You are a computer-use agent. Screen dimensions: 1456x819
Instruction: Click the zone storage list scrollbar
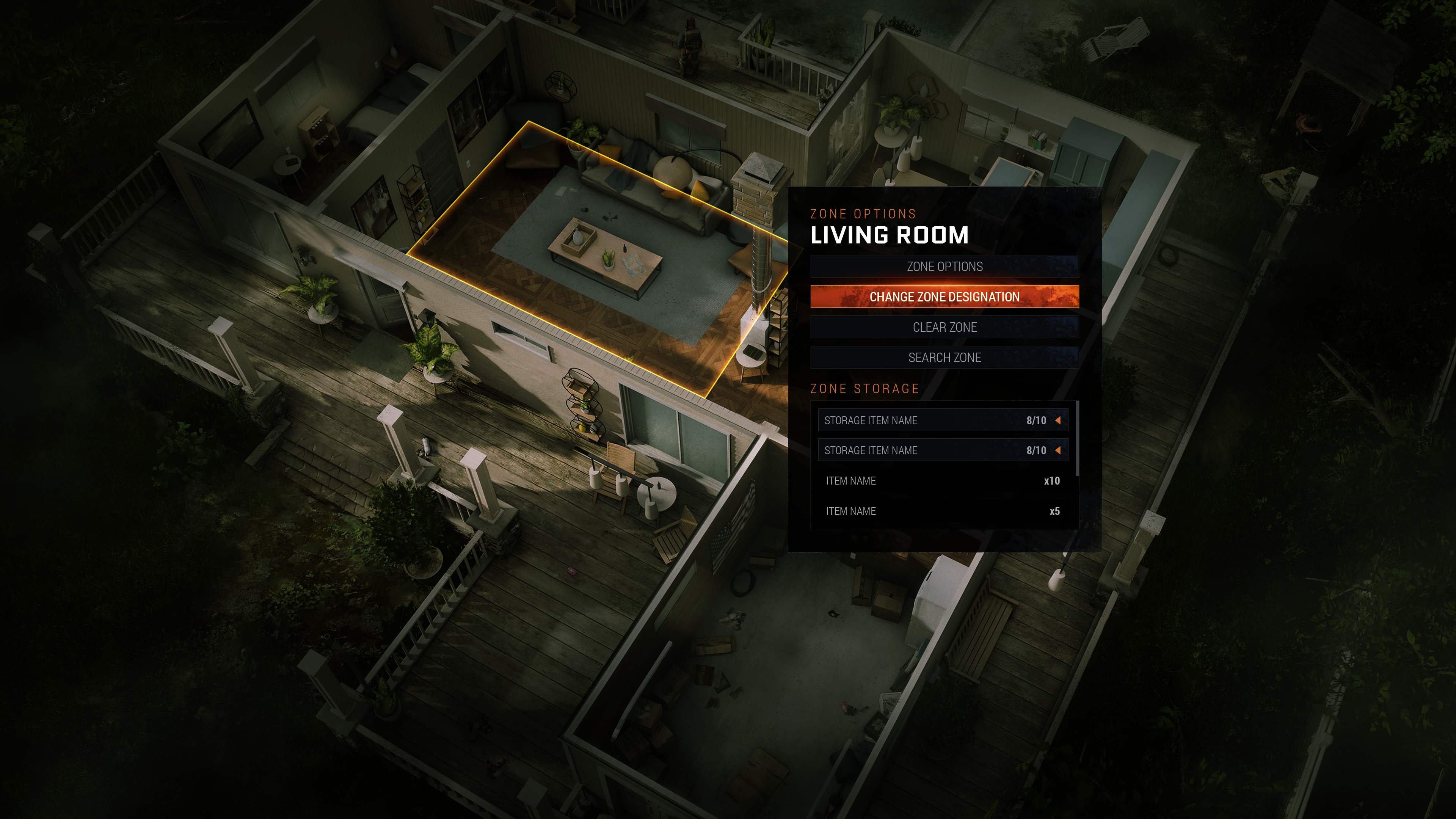pyautogui.click(x=1077, y=438)
